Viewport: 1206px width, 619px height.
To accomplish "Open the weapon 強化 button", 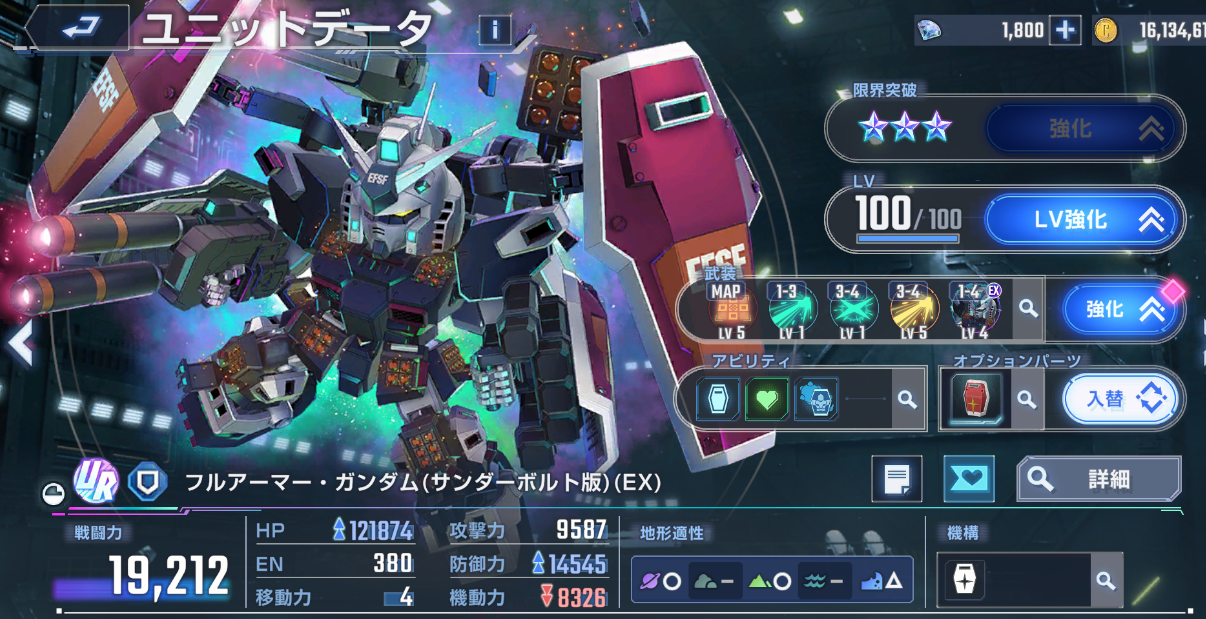I will [1122, 310].
